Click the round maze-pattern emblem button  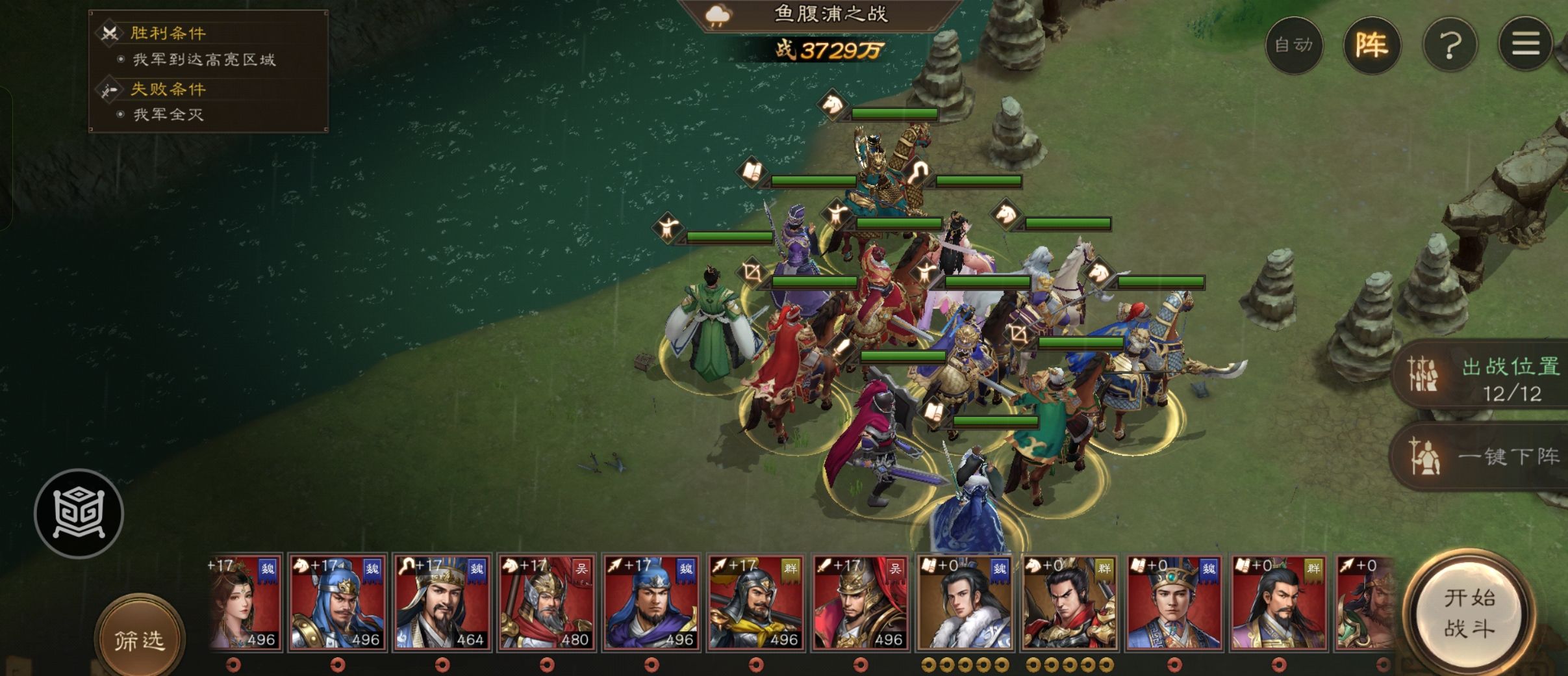pos(79,513)
